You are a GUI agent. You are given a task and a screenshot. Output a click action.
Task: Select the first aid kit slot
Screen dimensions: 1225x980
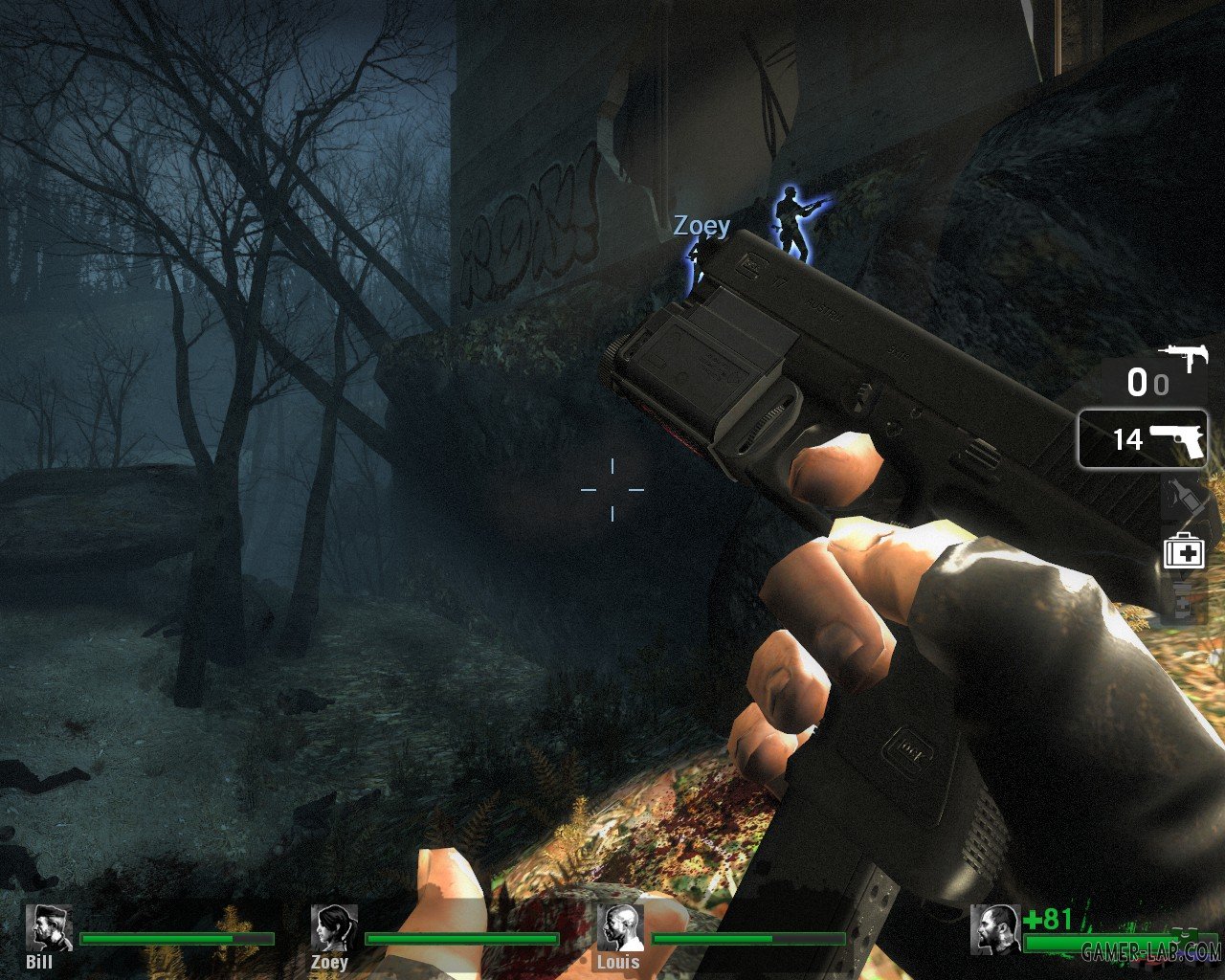1183,550
